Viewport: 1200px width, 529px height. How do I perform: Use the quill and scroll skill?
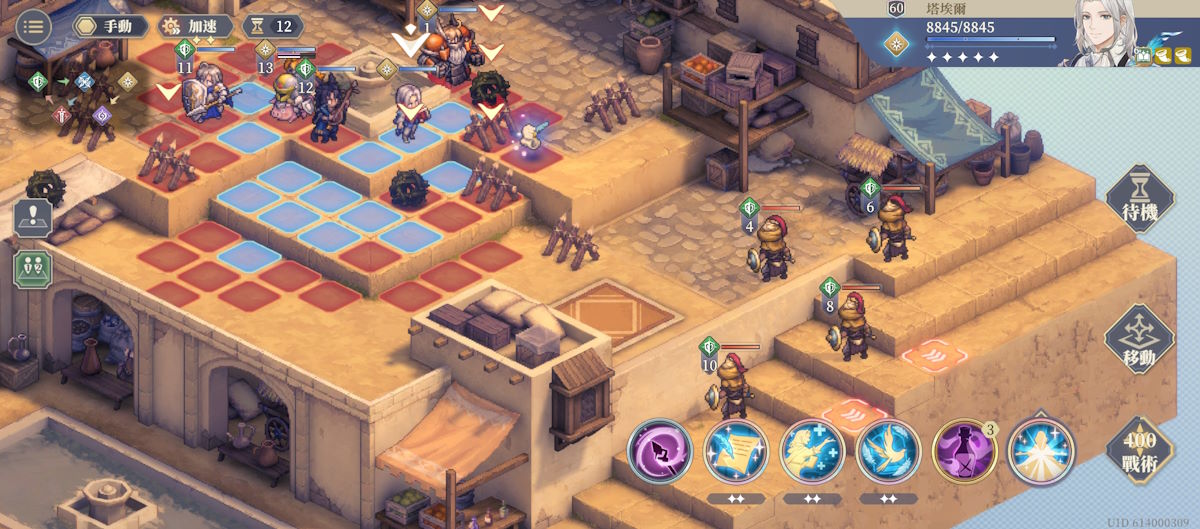736,452
